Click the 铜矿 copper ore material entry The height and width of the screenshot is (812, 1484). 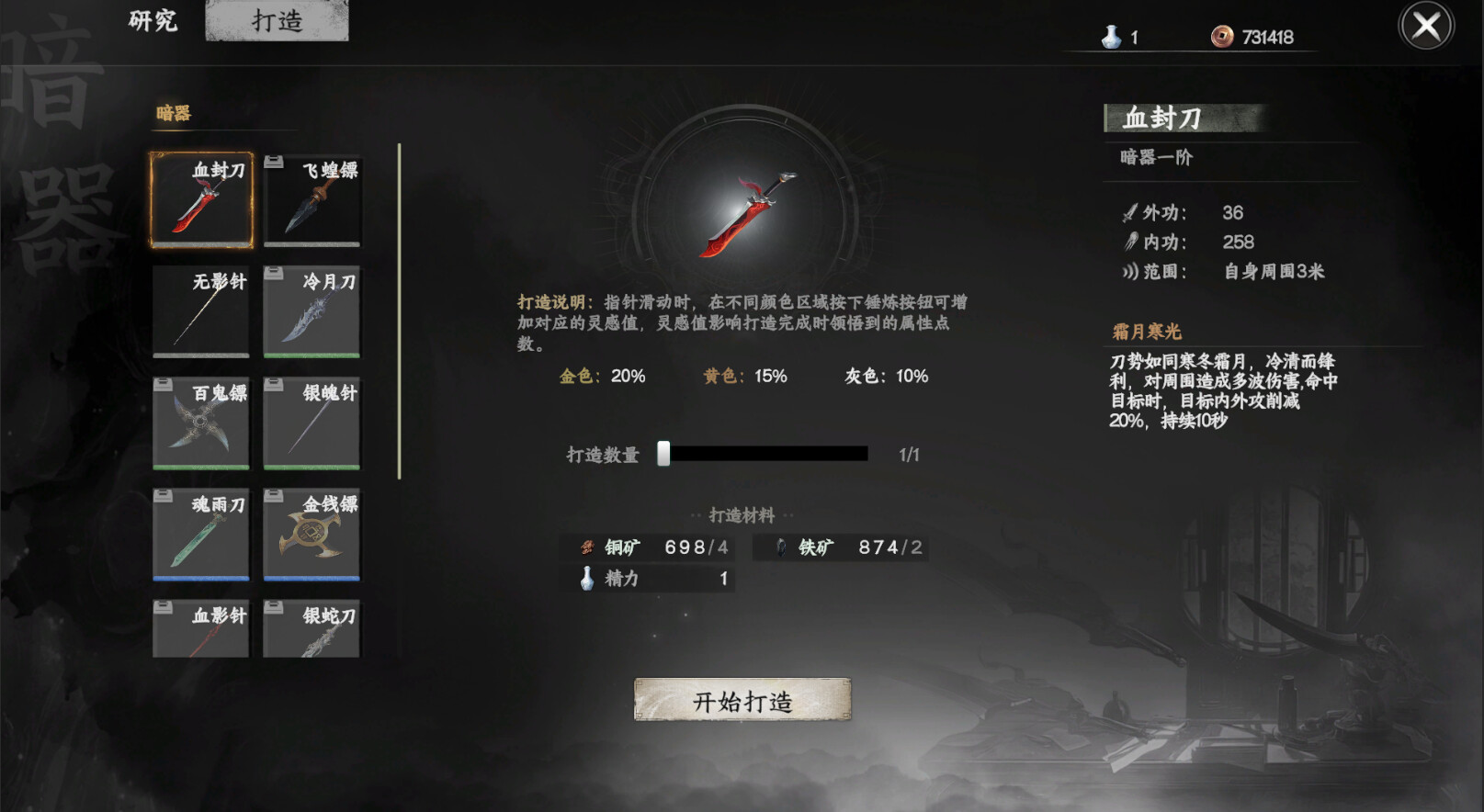[648, 547]
